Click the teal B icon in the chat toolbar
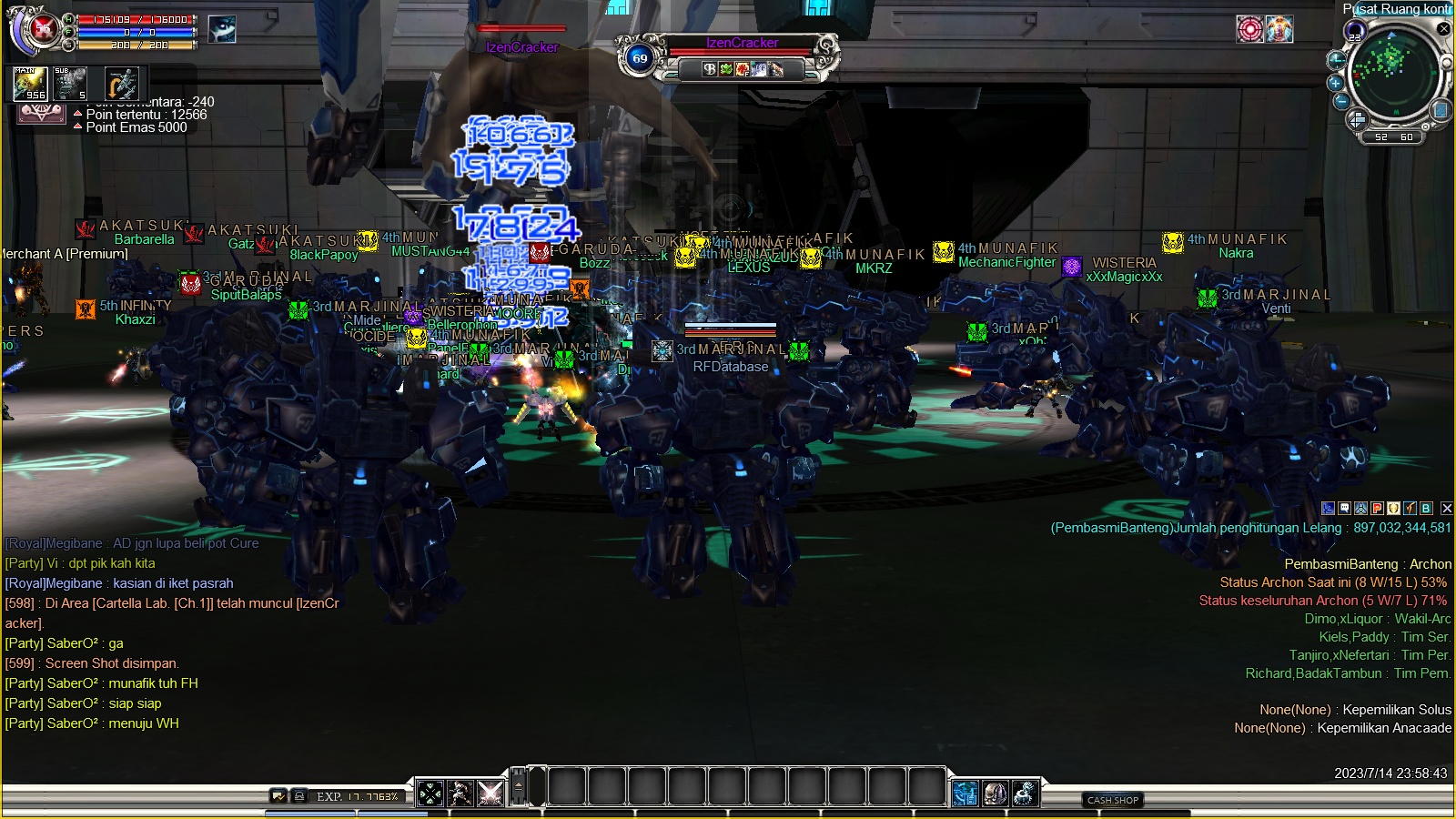Screen dimensions: 1456x819 [x=1426, y=511]
